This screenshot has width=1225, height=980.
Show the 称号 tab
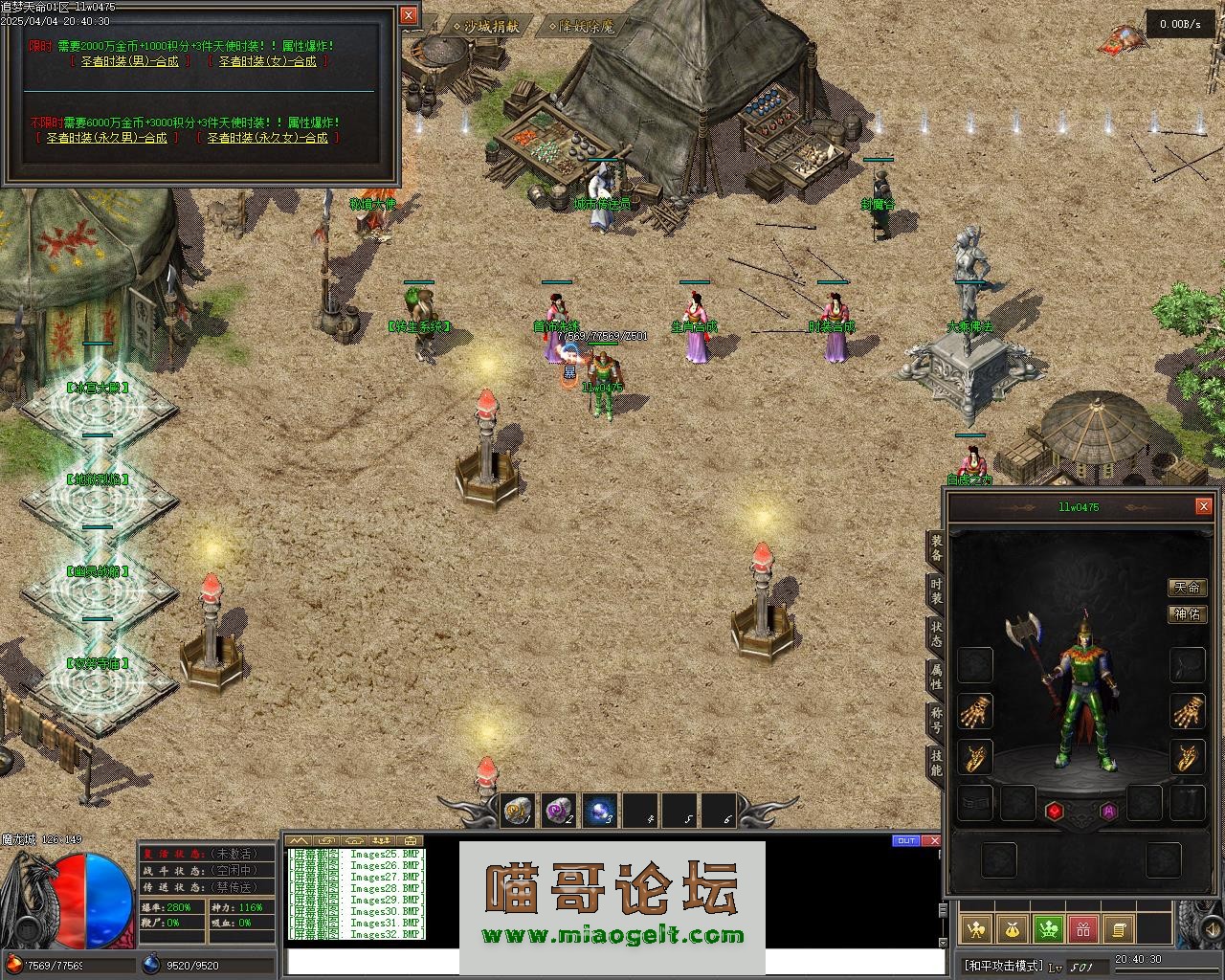coord(936,720)
